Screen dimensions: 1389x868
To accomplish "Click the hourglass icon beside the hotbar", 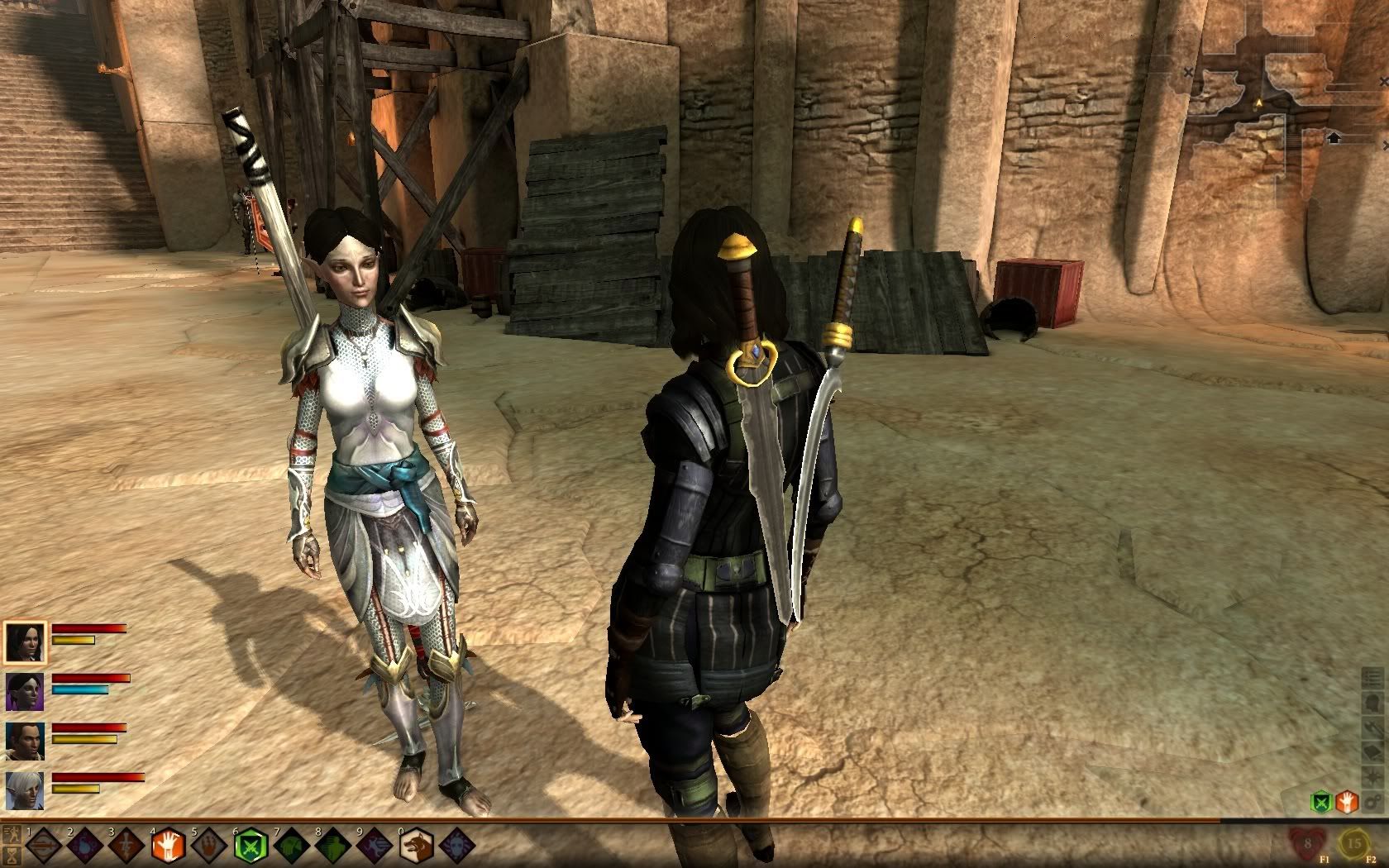I will 12,854.
